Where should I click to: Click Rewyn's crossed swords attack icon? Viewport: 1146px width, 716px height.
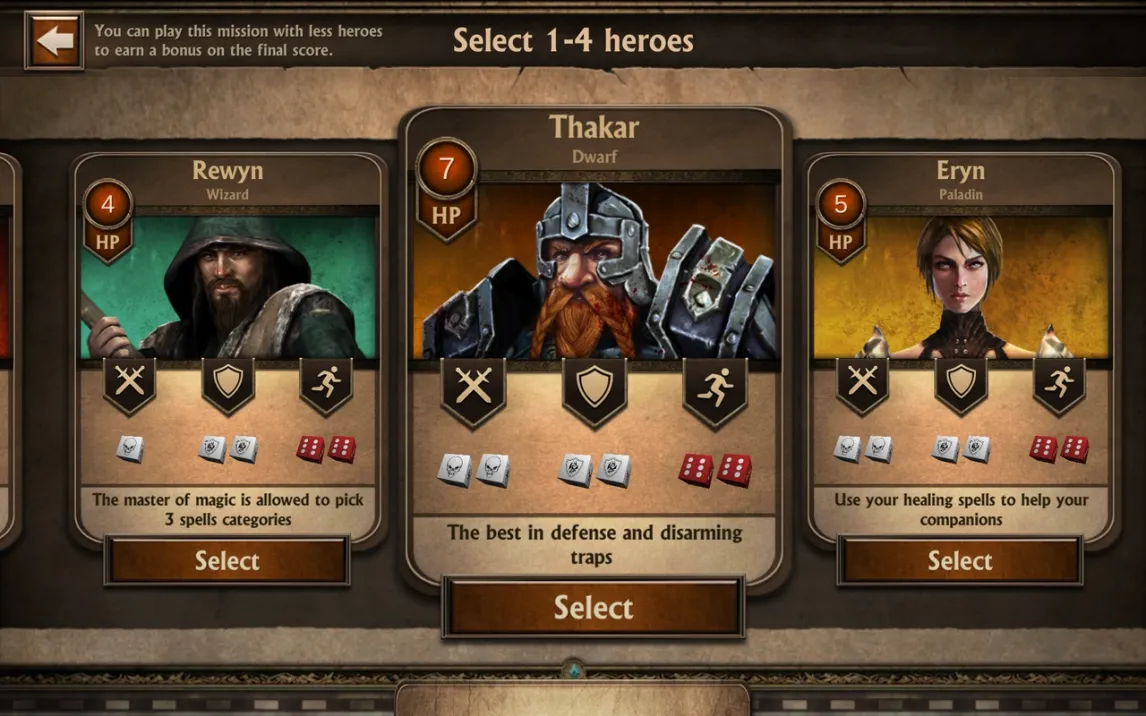(x=130, y=382)
